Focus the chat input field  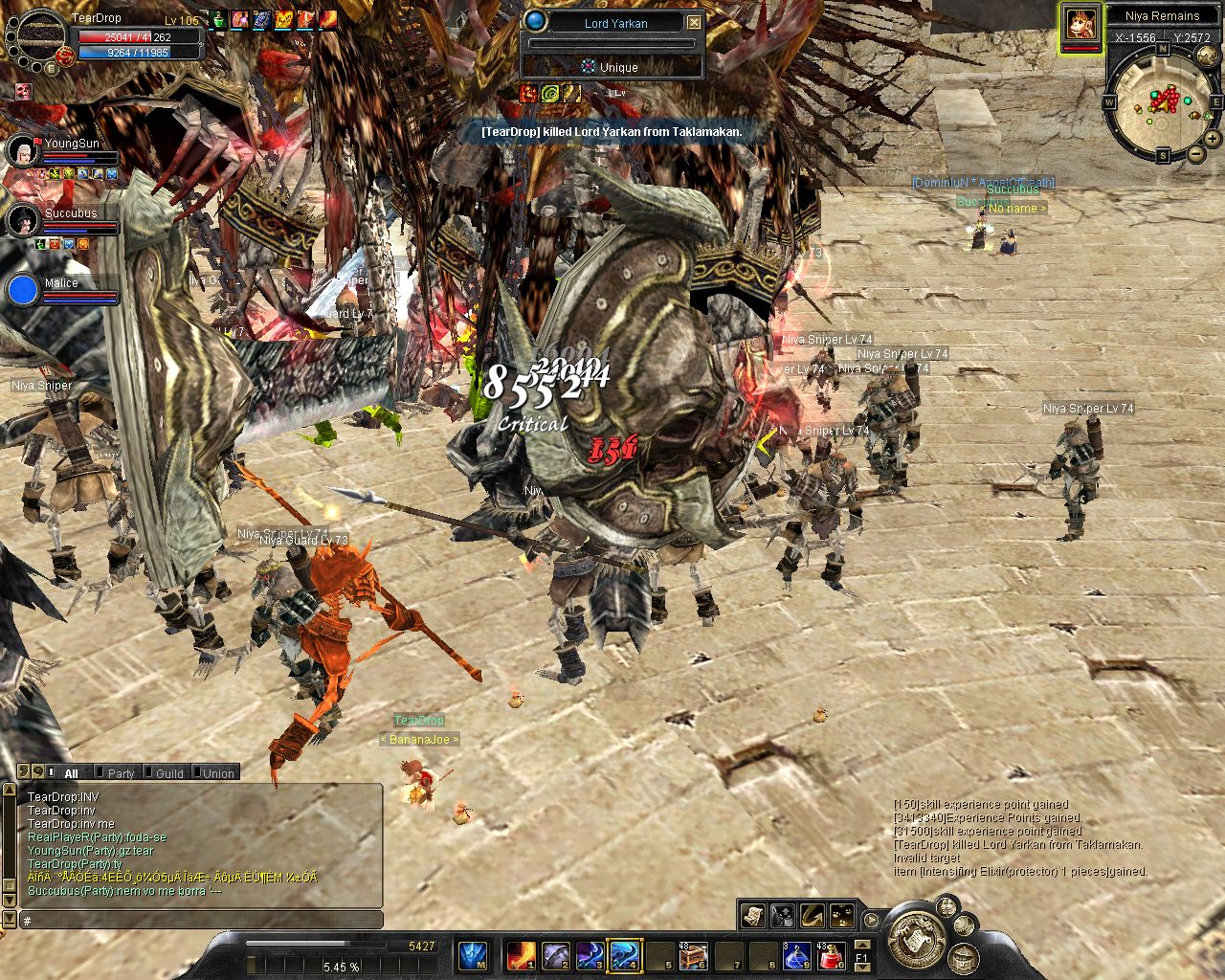coord(201,921)
